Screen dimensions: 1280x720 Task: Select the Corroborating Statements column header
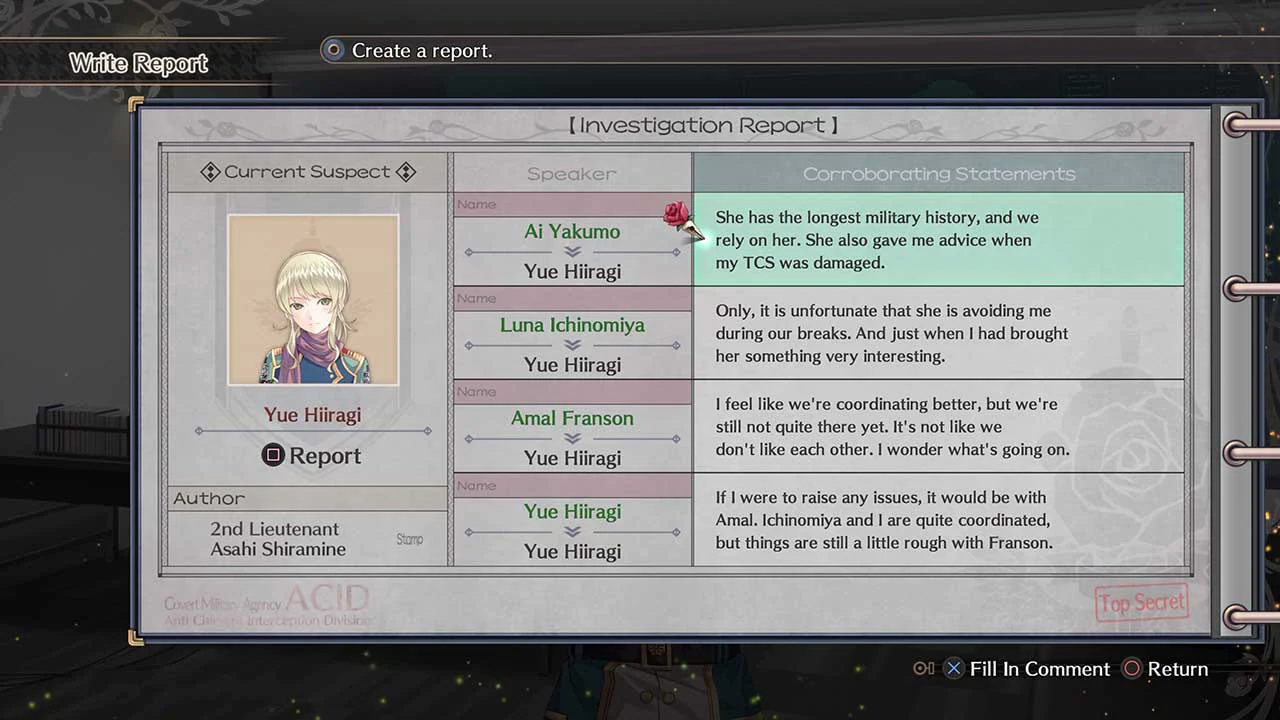point(938,173)
